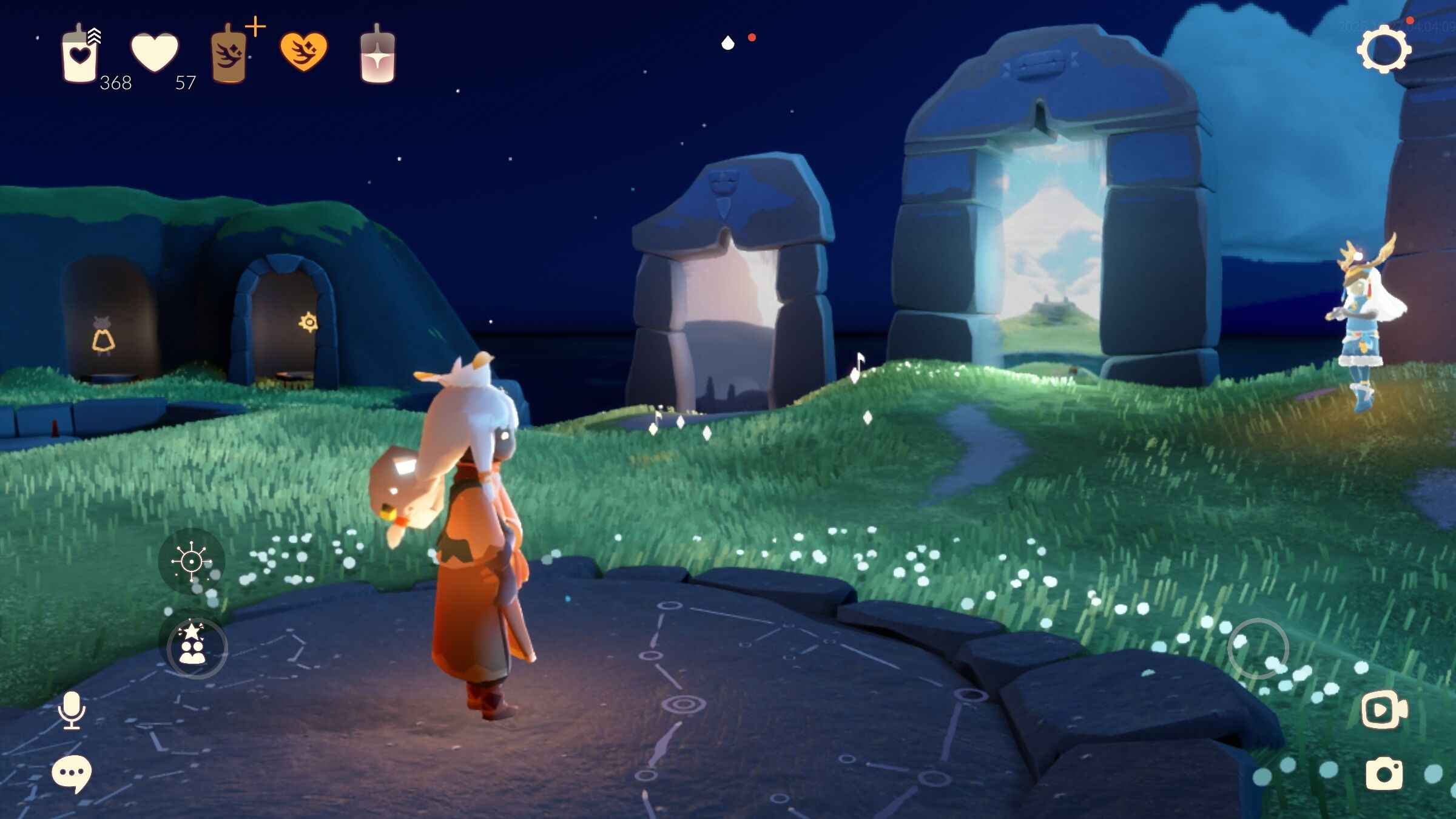The width and height of the screenshot is (1456, 819).
Task: Open the chat speech bubble
Action: [72, 773]
